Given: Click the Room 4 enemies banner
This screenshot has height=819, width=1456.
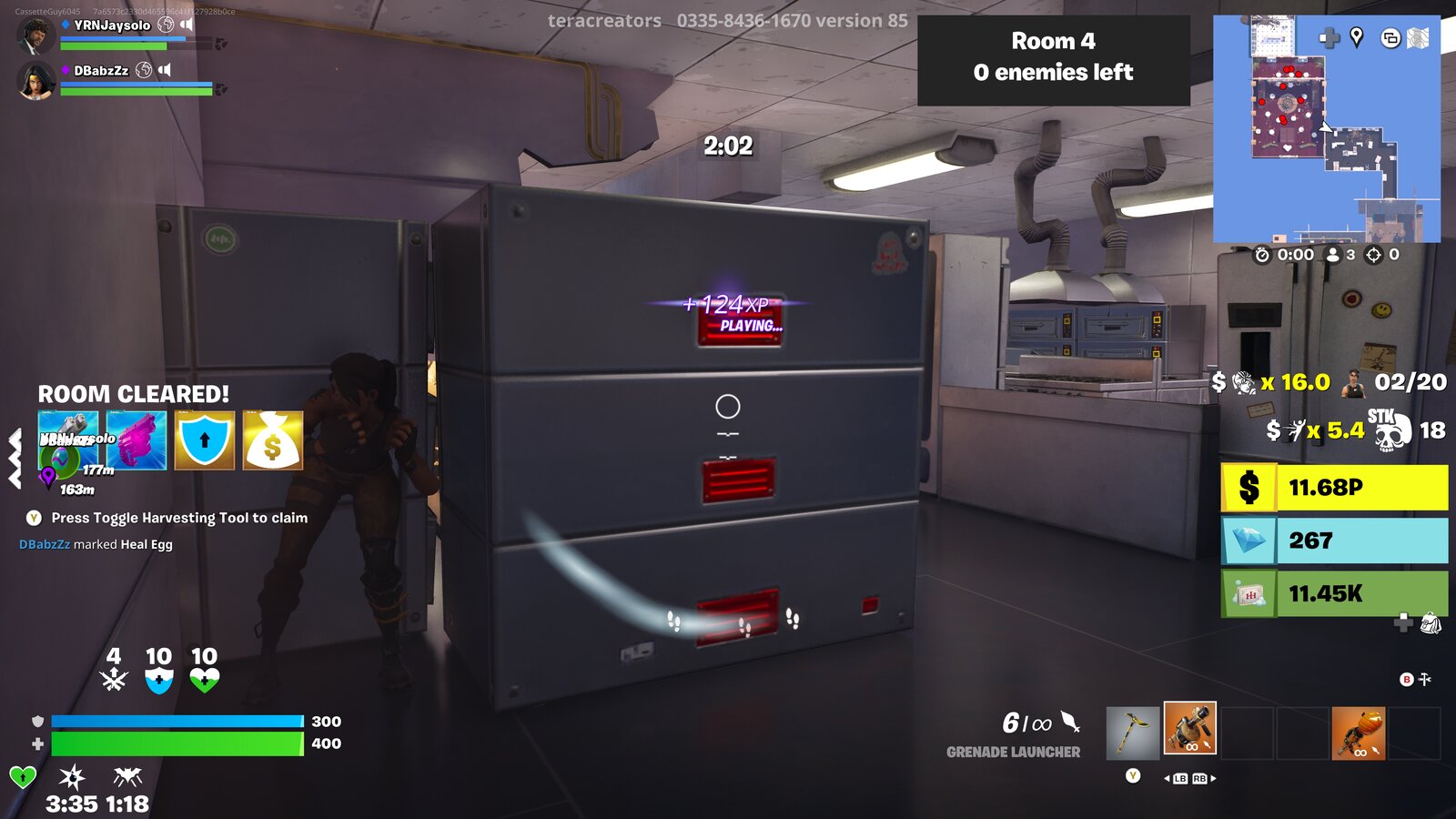Looking at the screenshot, I should [1056, 58].
